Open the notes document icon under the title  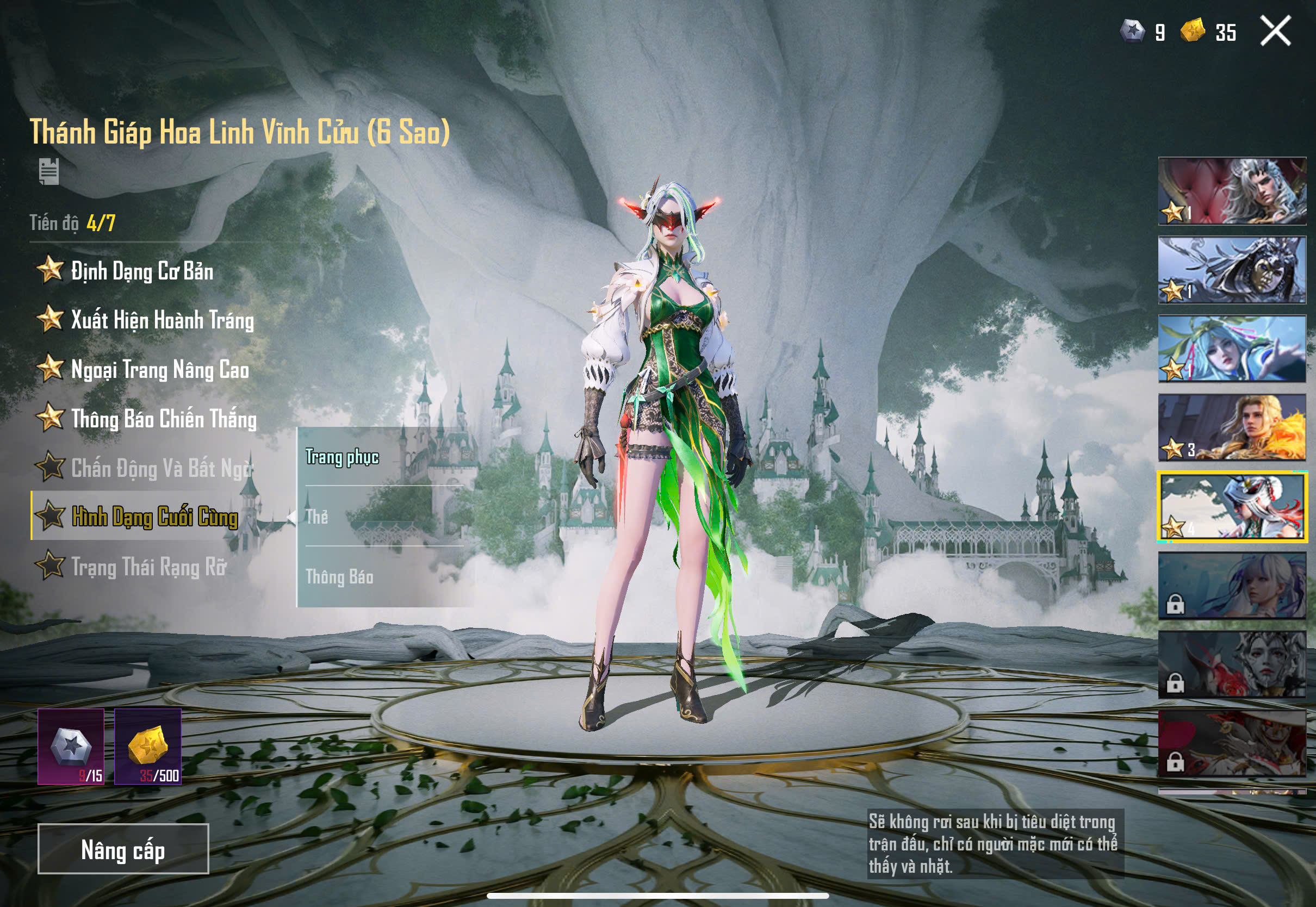(x=49, y=171)
